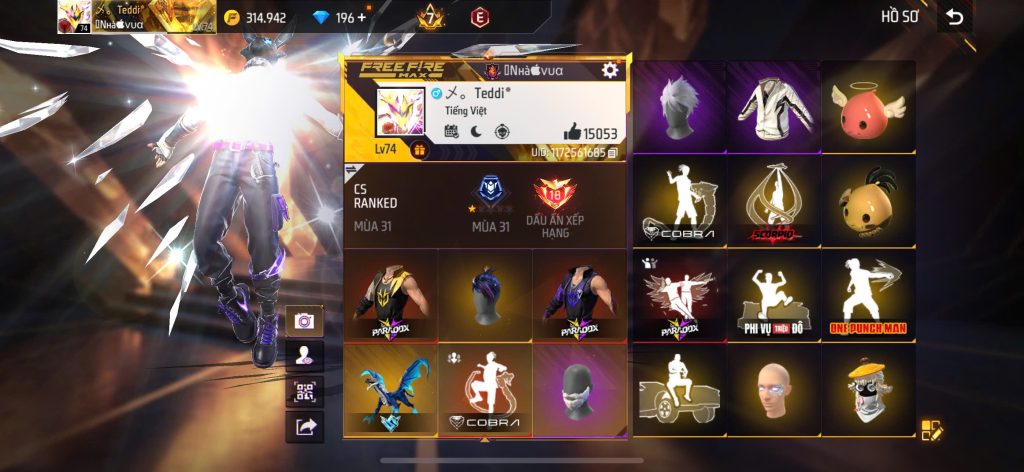Screen dimensions: 1024x472
Task: Like this profile with the thumbs-up
Action: 572,132
